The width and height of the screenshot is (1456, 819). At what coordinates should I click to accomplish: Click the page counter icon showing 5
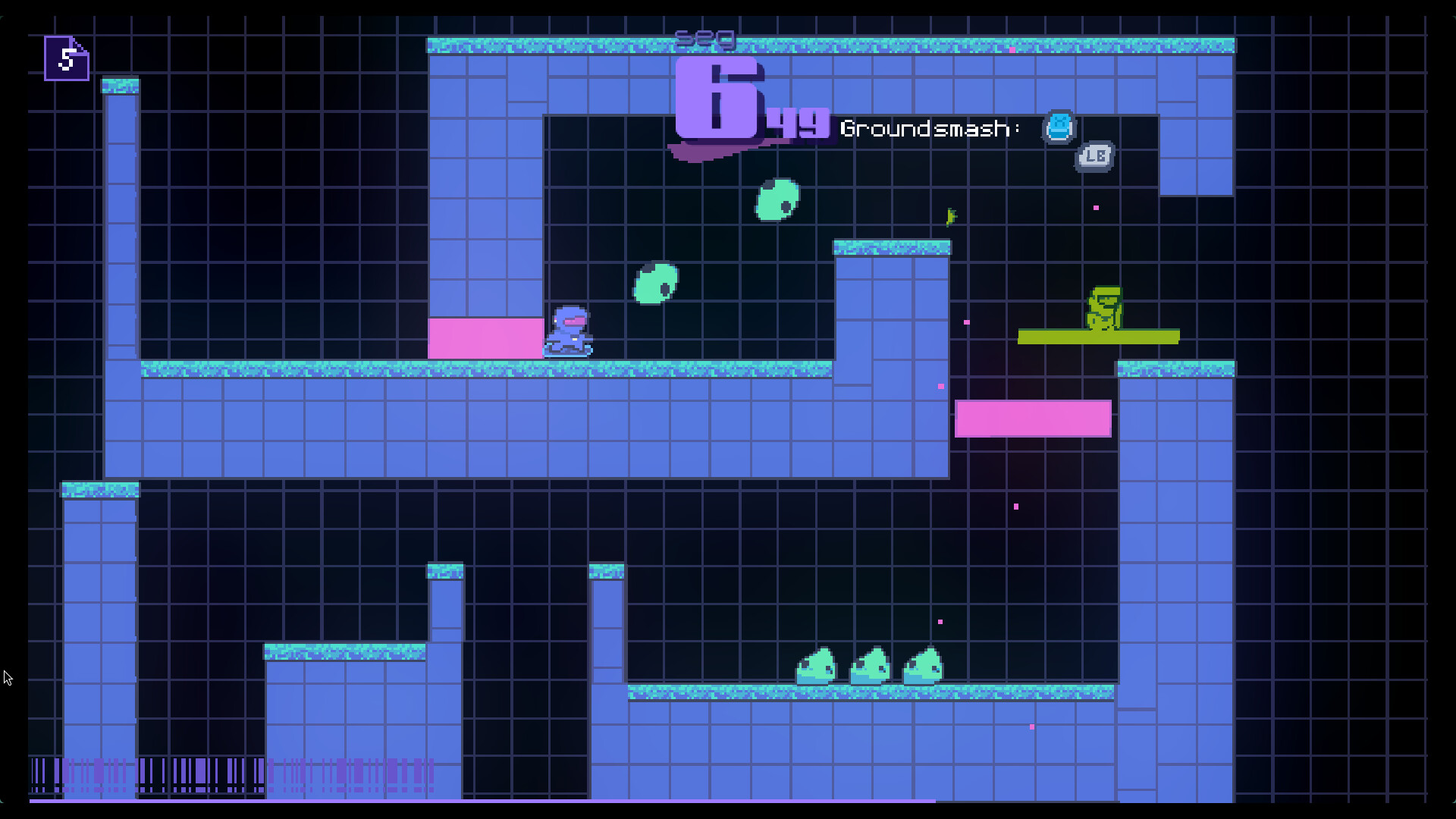pyautogui.click(x=65, y=58)
